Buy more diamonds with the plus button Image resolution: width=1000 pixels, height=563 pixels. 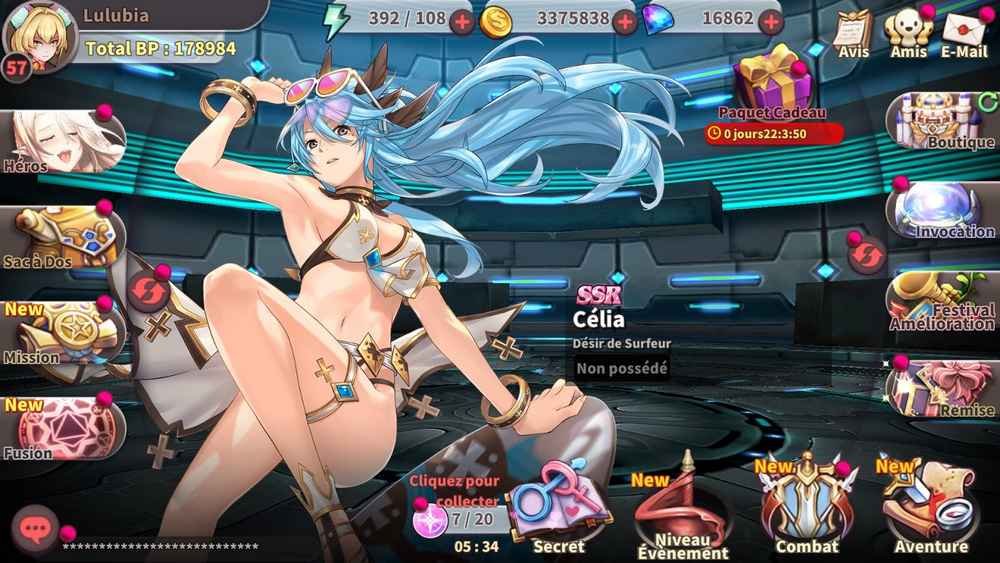click(768, 20)
